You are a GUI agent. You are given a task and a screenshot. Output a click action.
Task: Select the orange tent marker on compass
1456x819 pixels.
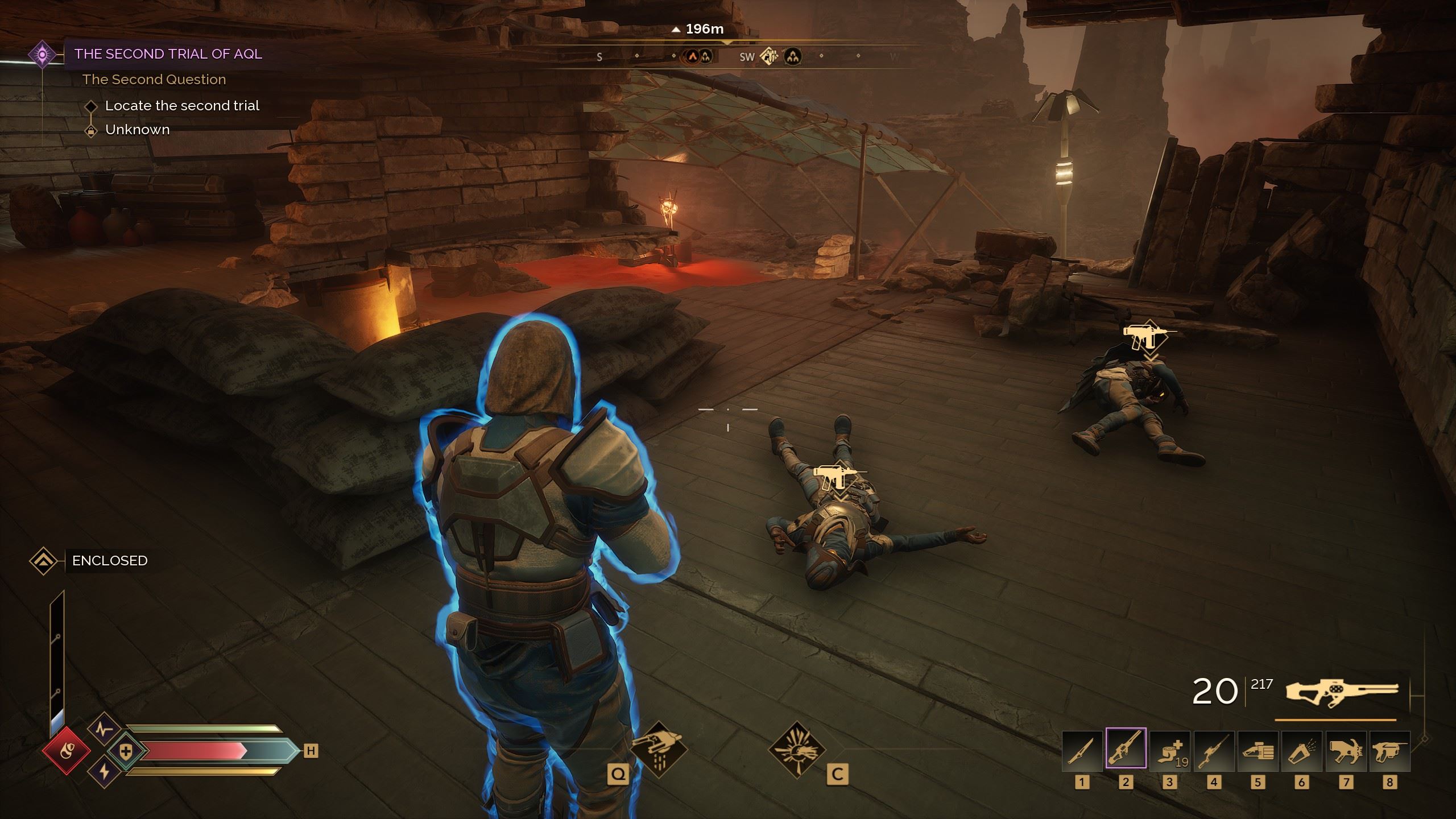pos(692,56)
